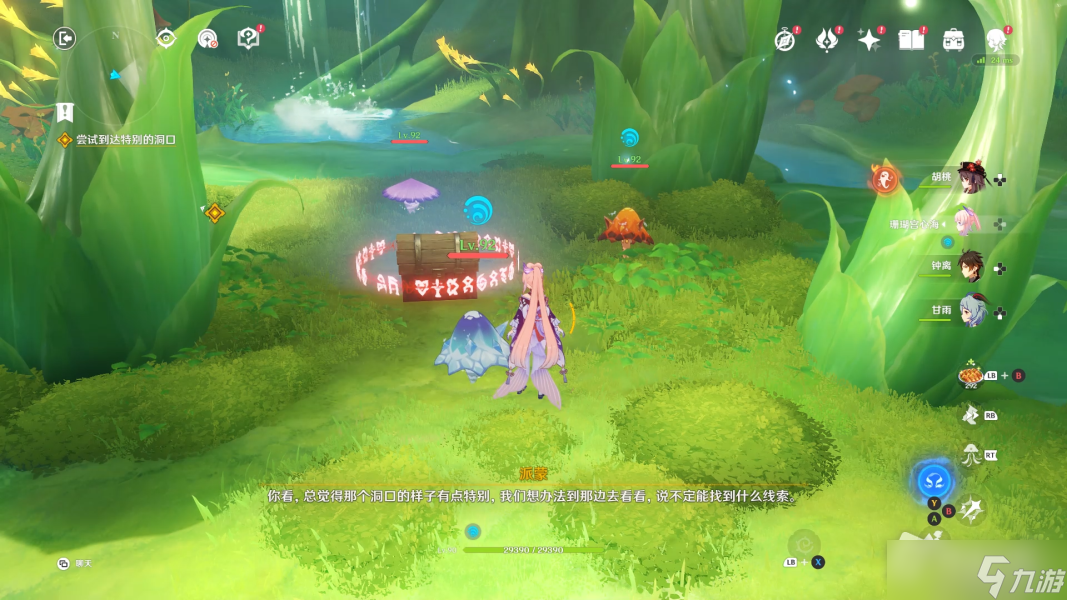Select the pink-haired 珊瑚宫心海 party slot
Viewport: 1067px width, 600px height.
[x=966, y=223]
